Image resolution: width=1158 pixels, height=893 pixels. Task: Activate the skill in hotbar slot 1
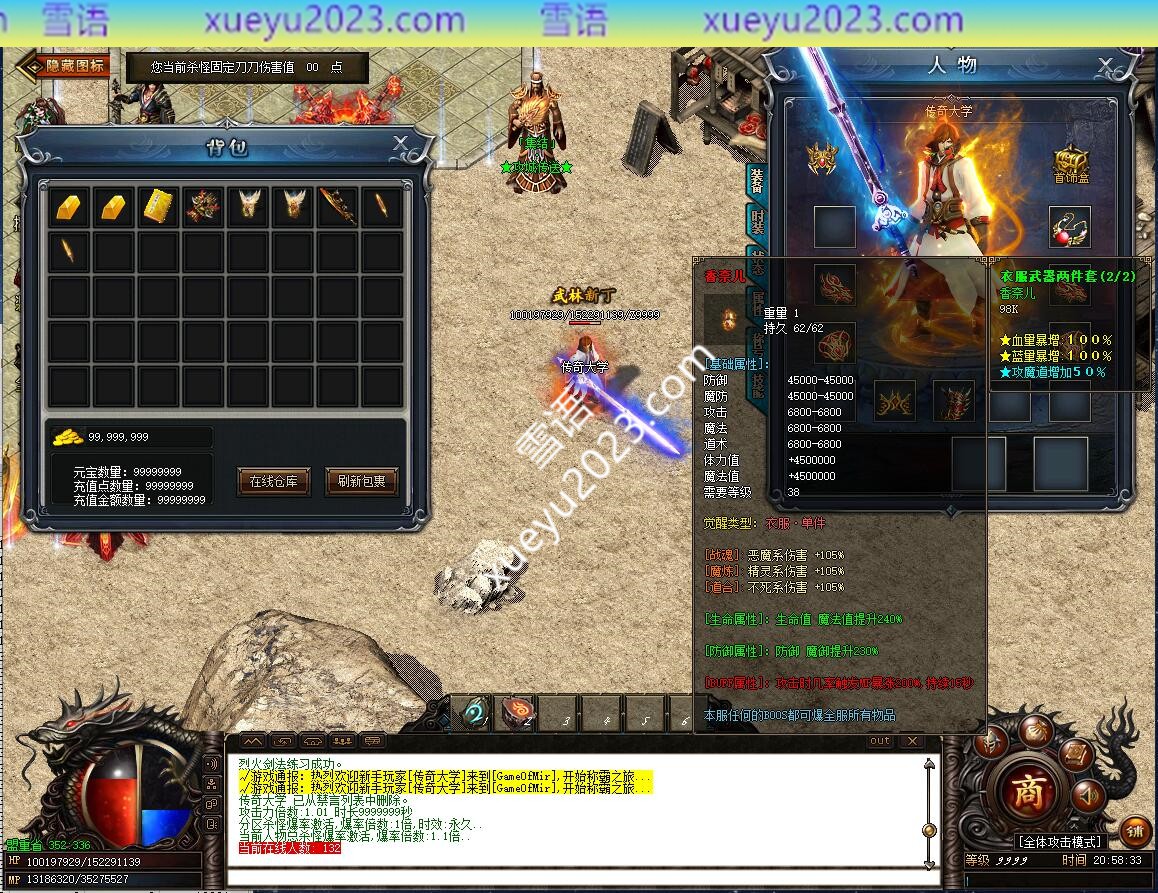coord(475,713)
